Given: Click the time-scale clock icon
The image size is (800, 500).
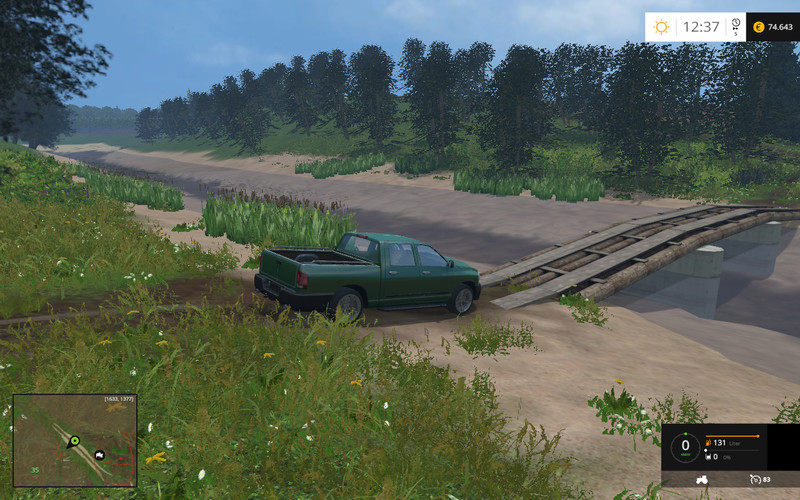Looking at the screenshot, I should [x=736, y=24].
